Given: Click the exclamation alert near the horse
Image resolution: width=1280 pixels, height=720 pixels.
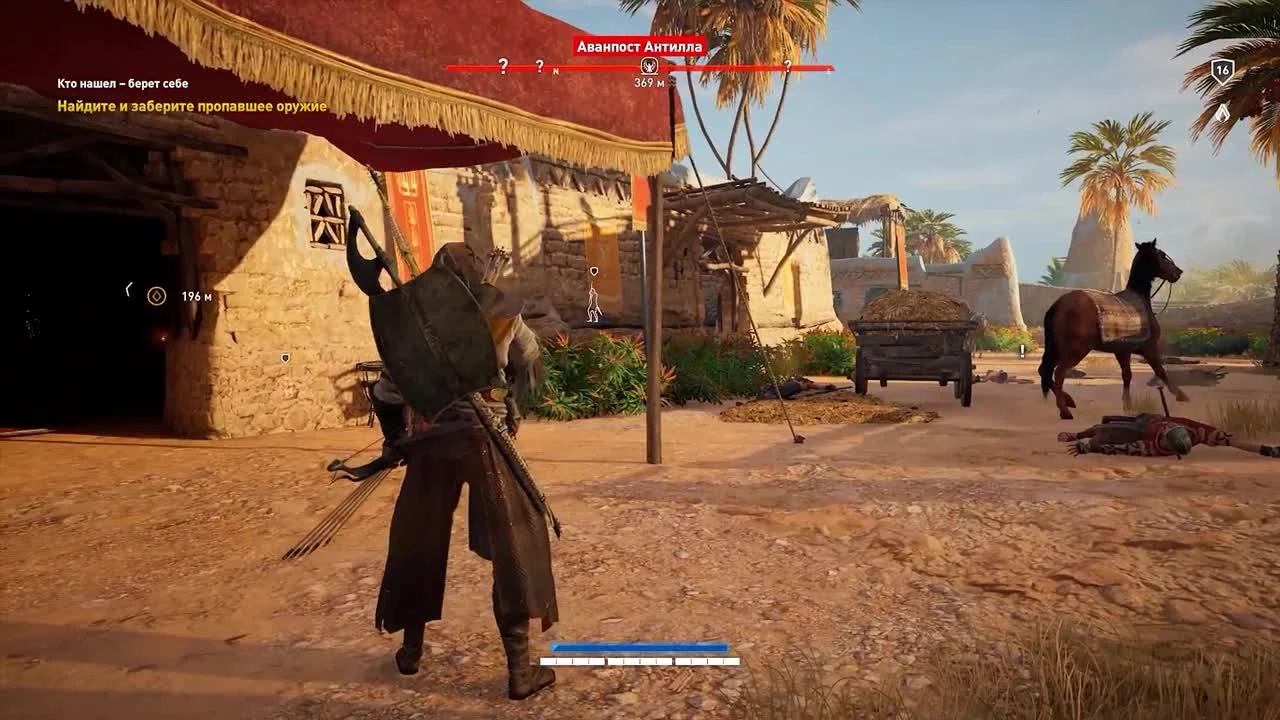Looking at the screenshot, I should [1021, 351].
